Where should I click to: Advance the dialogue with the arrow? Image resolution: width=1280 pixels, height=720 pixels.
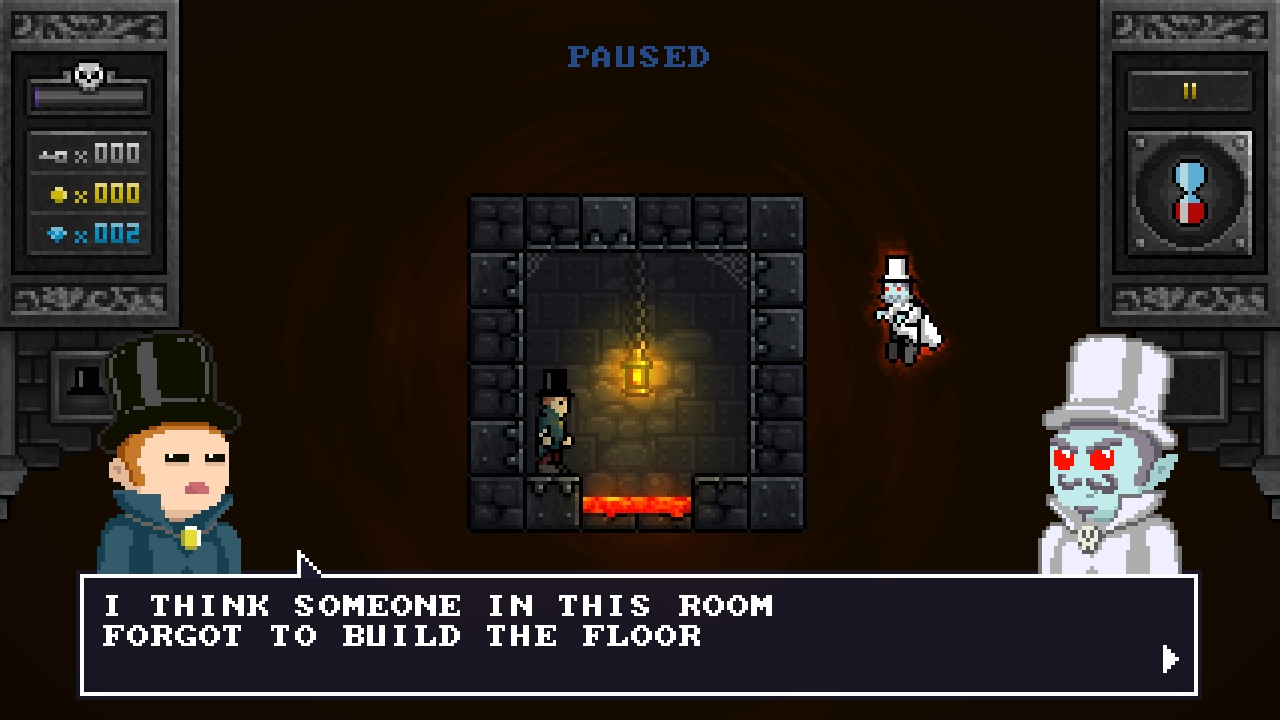point(1170,659)
